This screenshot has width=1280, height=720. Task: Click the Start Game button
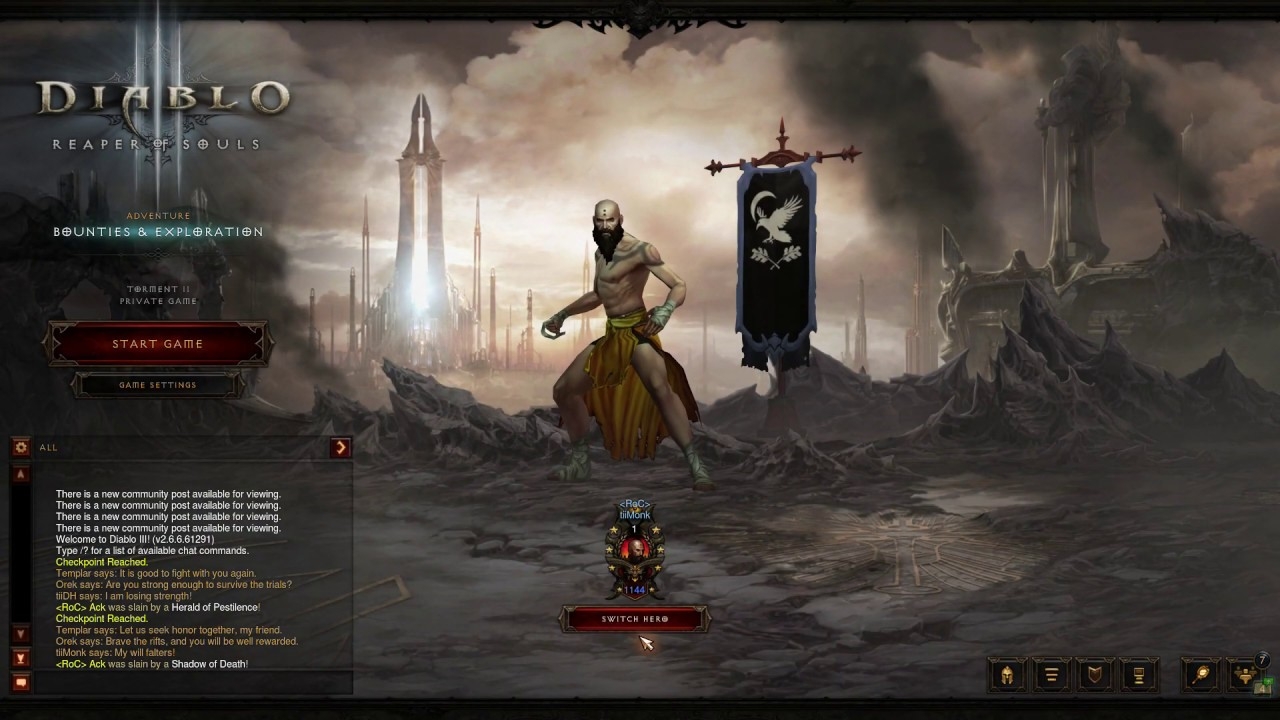point(157,344)
